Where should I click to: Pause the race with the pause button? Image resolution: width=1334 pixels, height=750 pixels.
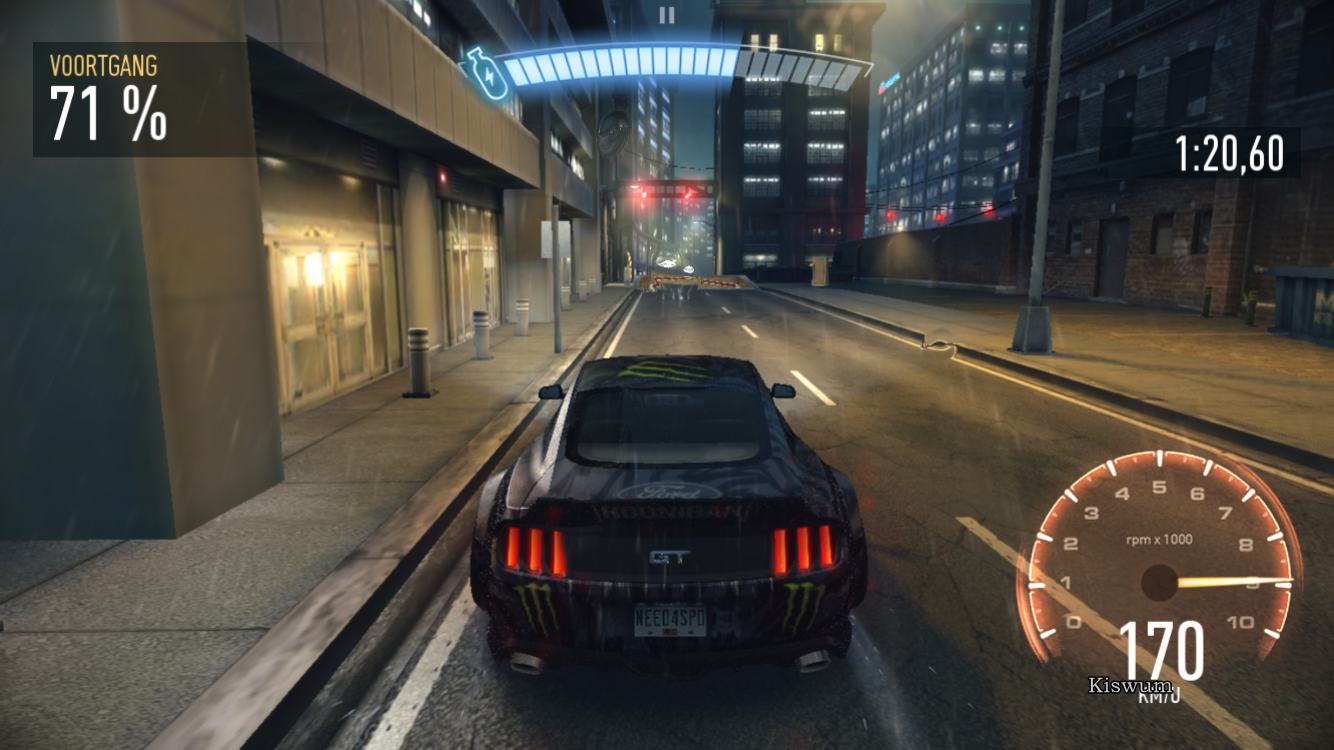pos(667,15)
